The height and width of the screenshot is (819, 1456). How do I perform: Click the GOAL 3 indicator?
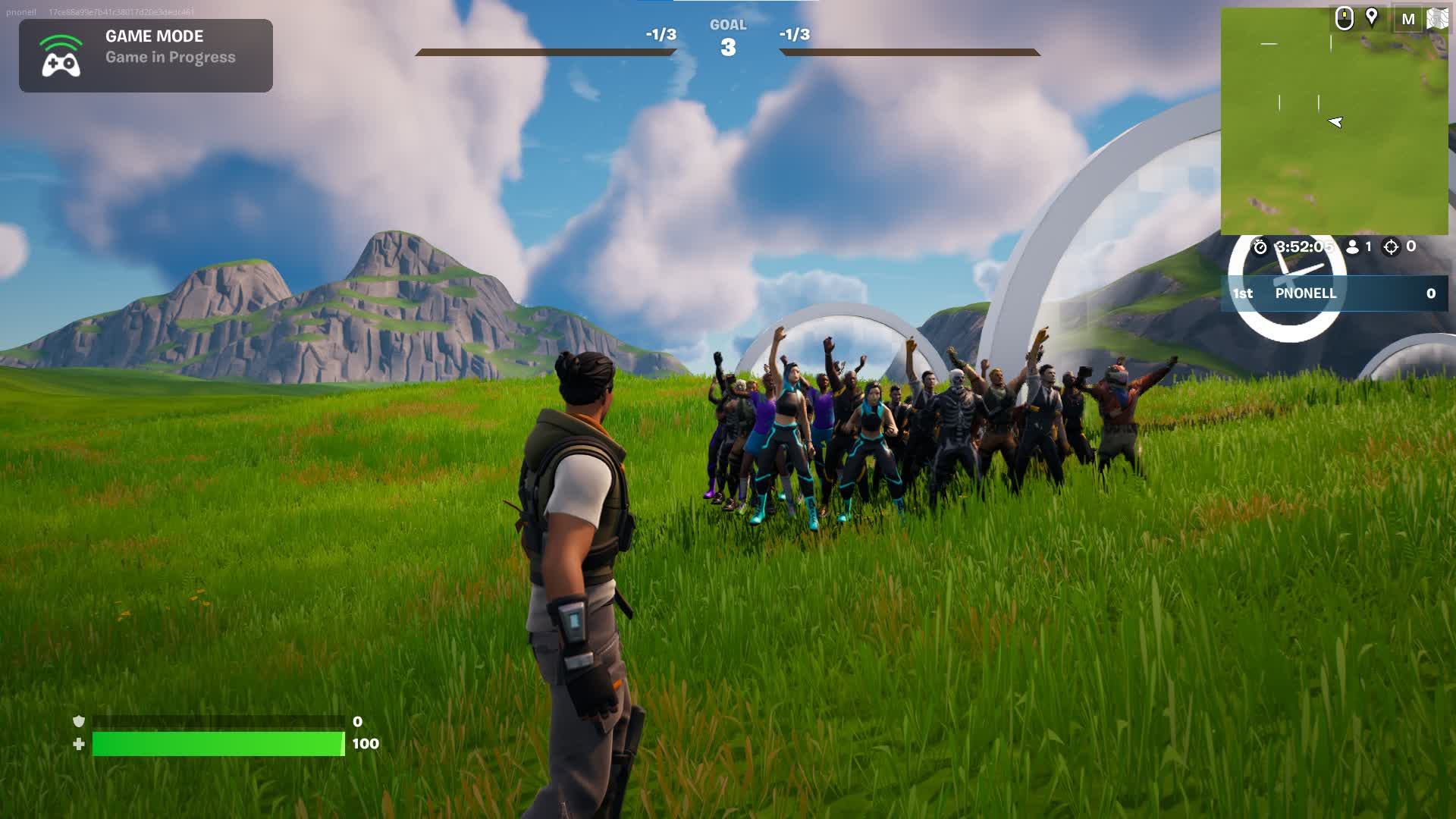coord(727,36)
